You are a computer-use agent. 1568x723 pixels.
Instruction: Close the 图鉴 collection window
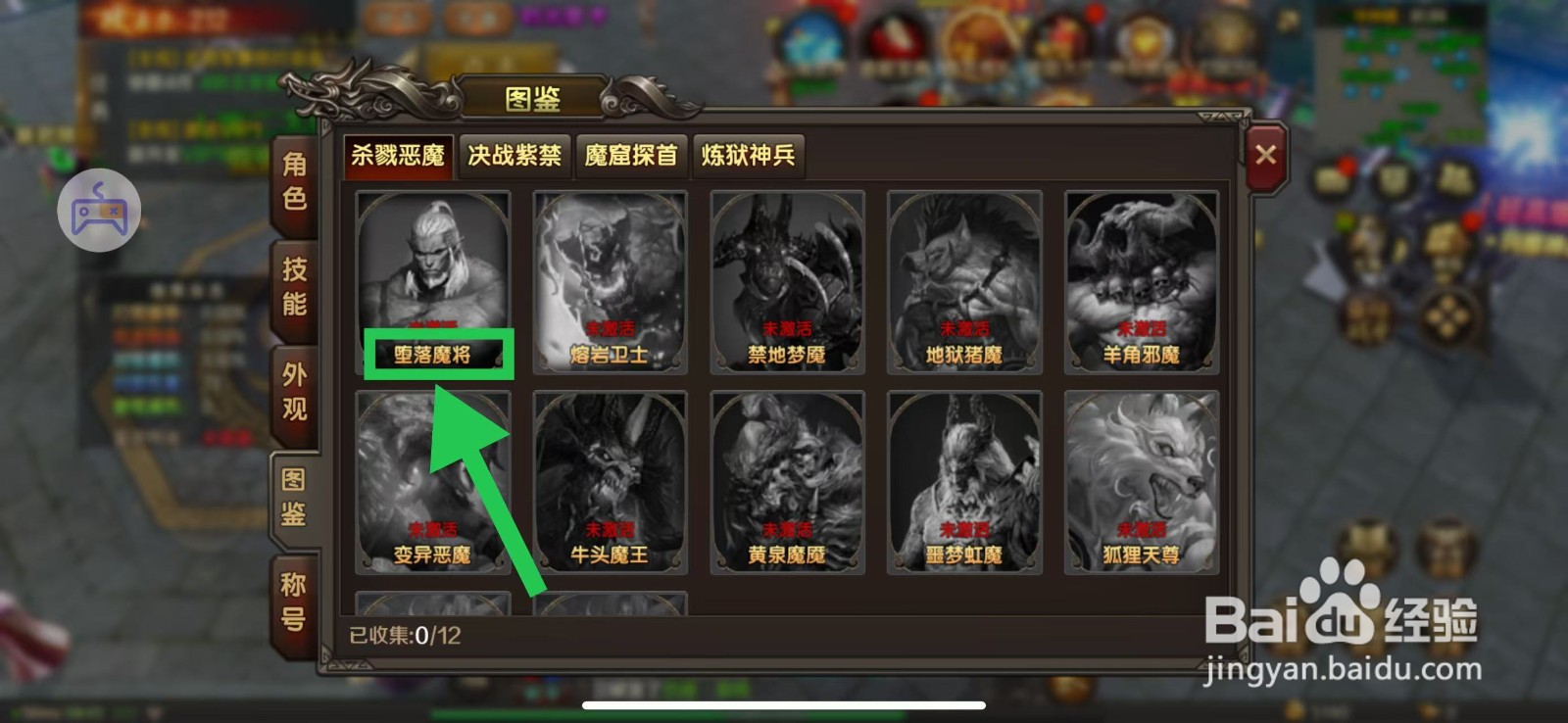click(x=1265, y=154)
